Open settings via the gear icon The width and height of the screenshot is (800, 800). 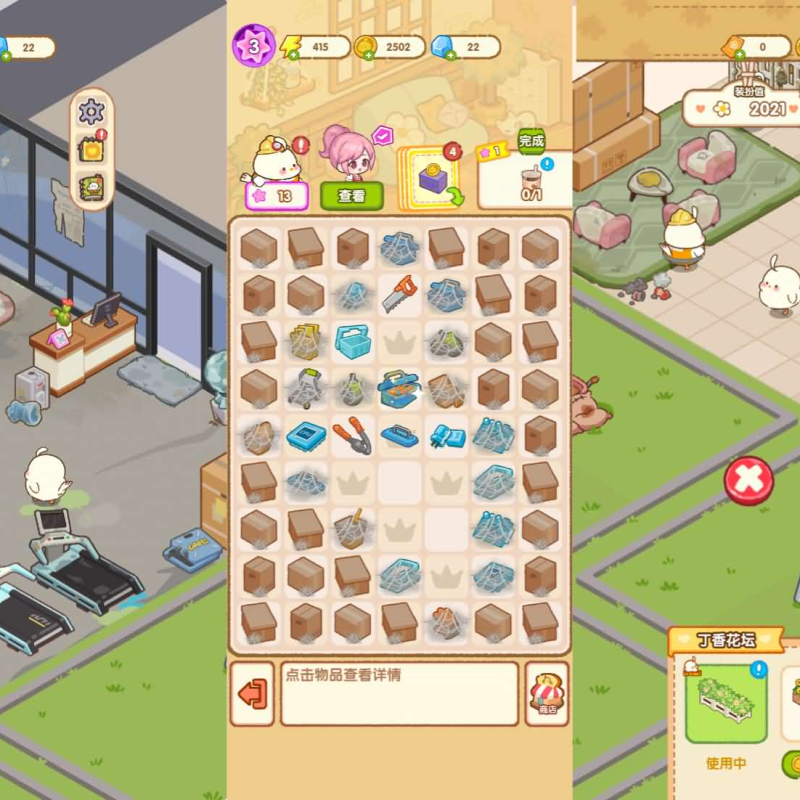pos(91,111)
